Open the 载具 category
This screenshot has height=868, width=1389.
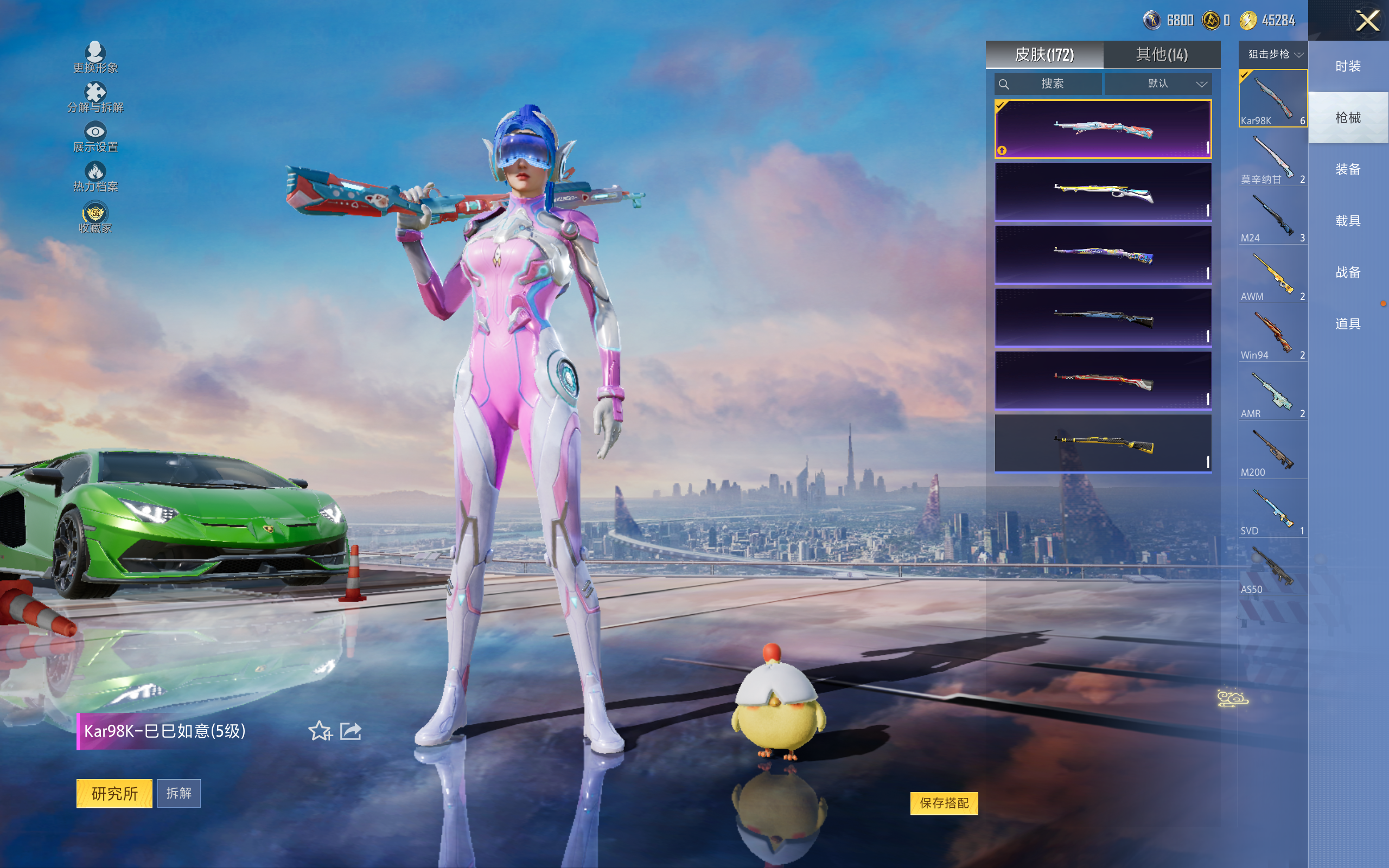coord(1348,221)
